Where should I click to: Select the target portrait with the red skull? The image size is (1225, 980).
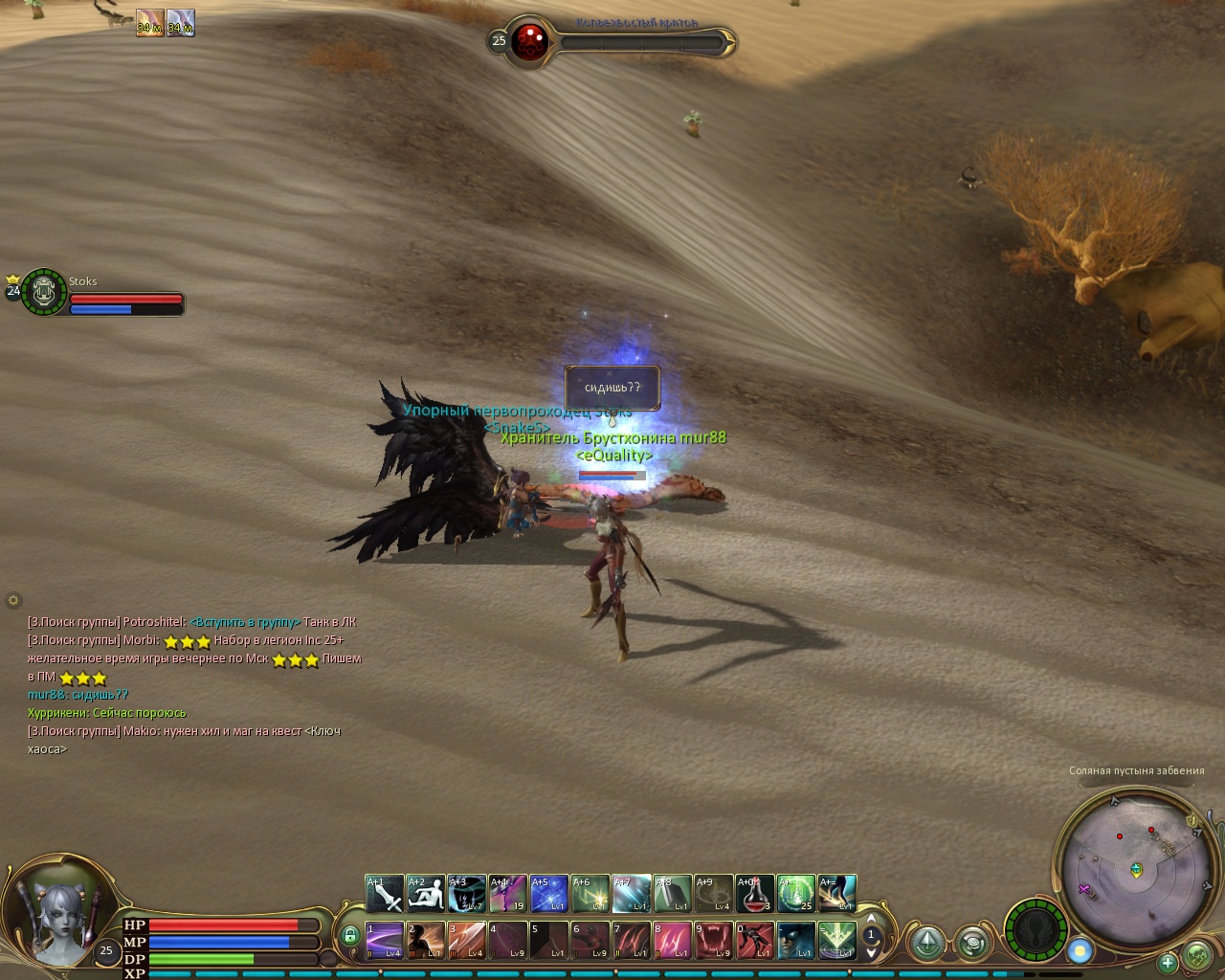pos(527,41)
